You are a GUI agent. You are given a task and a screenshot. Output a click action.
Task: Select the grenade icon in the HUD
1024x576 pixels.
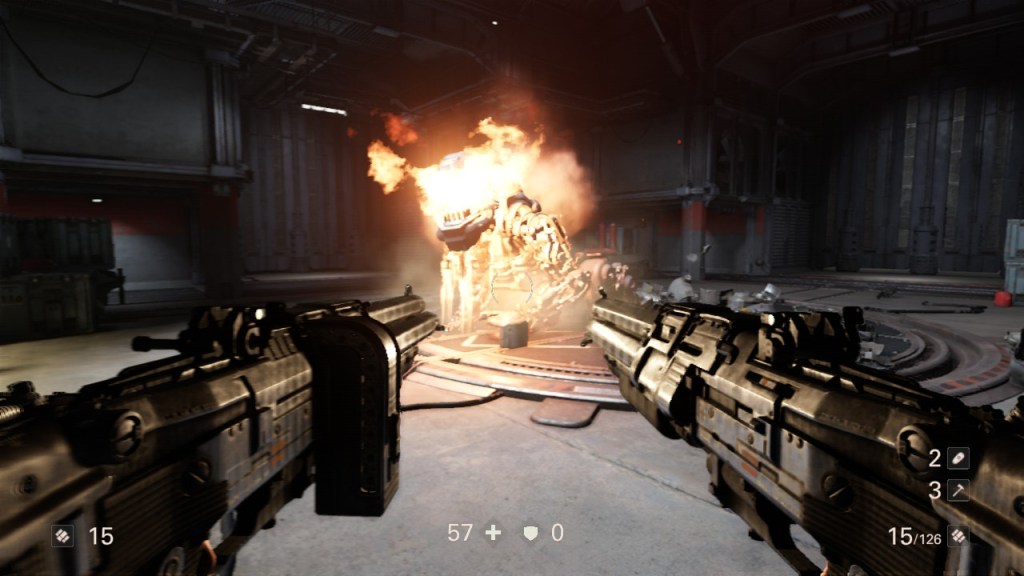[959, 458]
